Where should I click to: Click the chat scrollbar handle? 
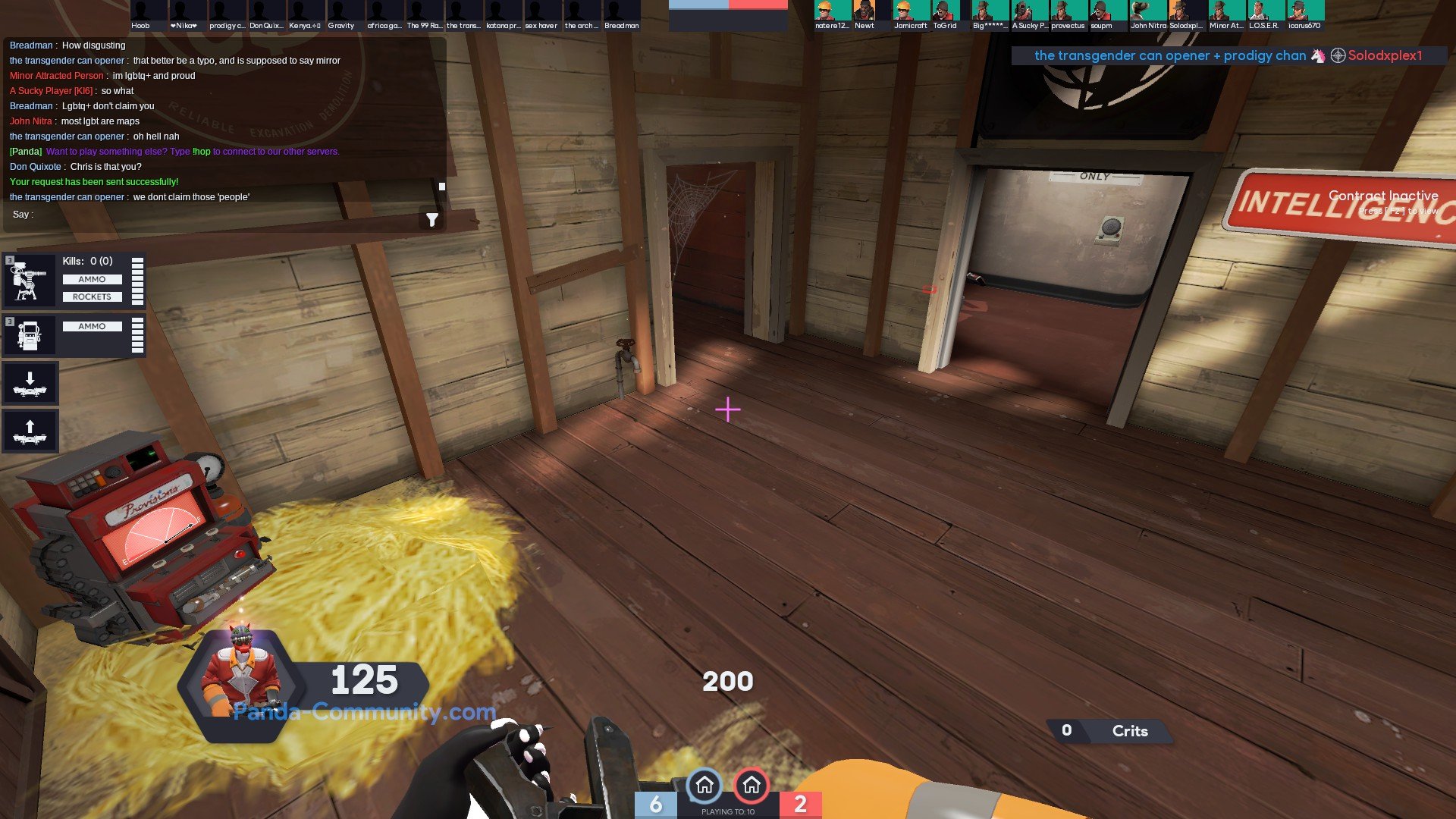pos(442,186)
